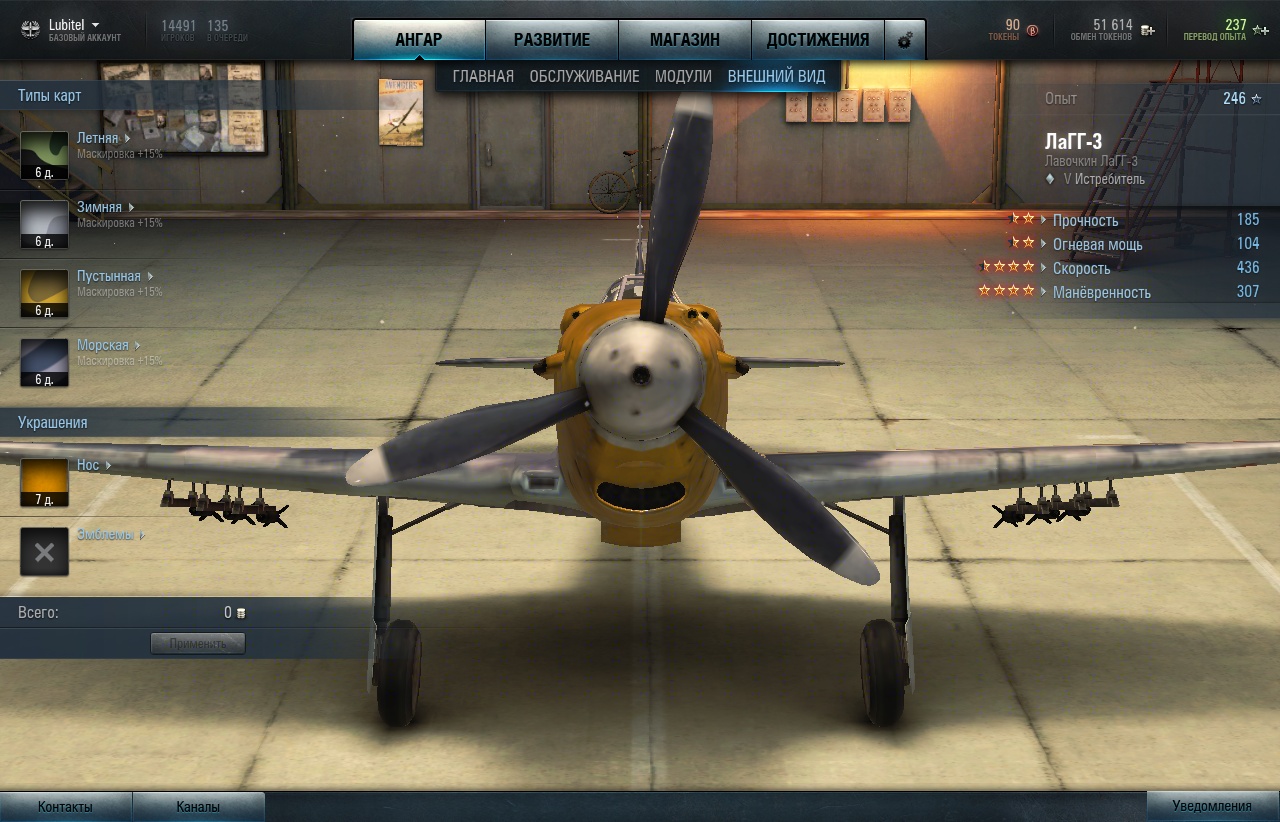Screen dimensions: 1280x822
Task: Click the Нос nose decoration swatch
Action: 45,482
